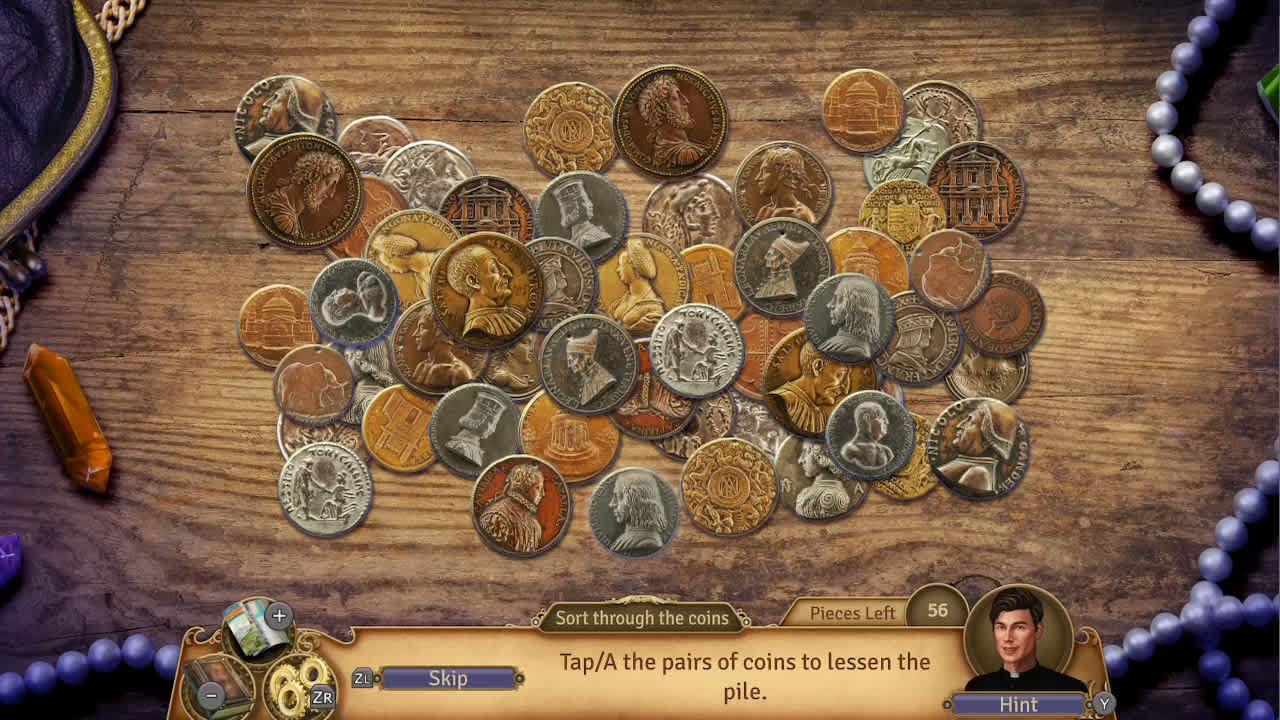The height and width of the screenshot is (720, 1280).
Task: Use the Hint button
Action: [x=1018, y=704]
